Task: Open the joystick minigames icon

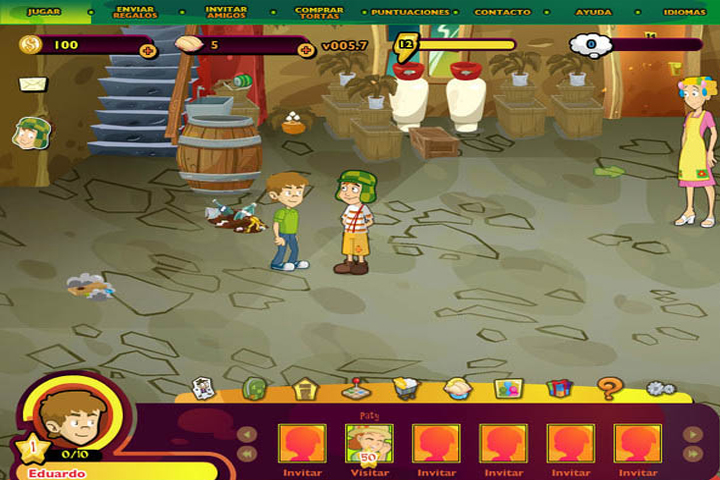Action: [x=355, y=388]
